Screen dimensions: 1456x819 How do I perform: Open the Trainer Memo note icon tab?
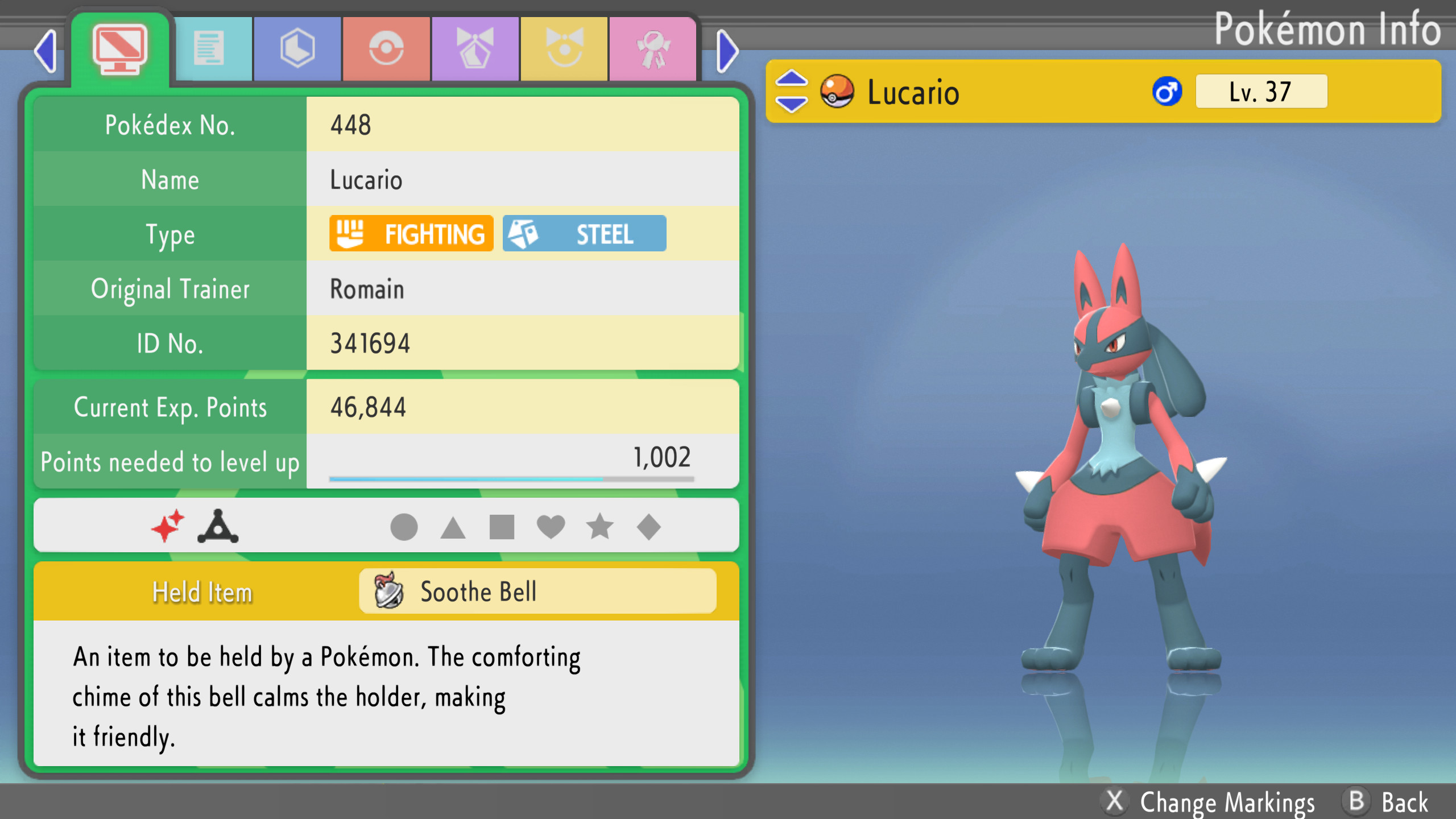coord(214,47)
